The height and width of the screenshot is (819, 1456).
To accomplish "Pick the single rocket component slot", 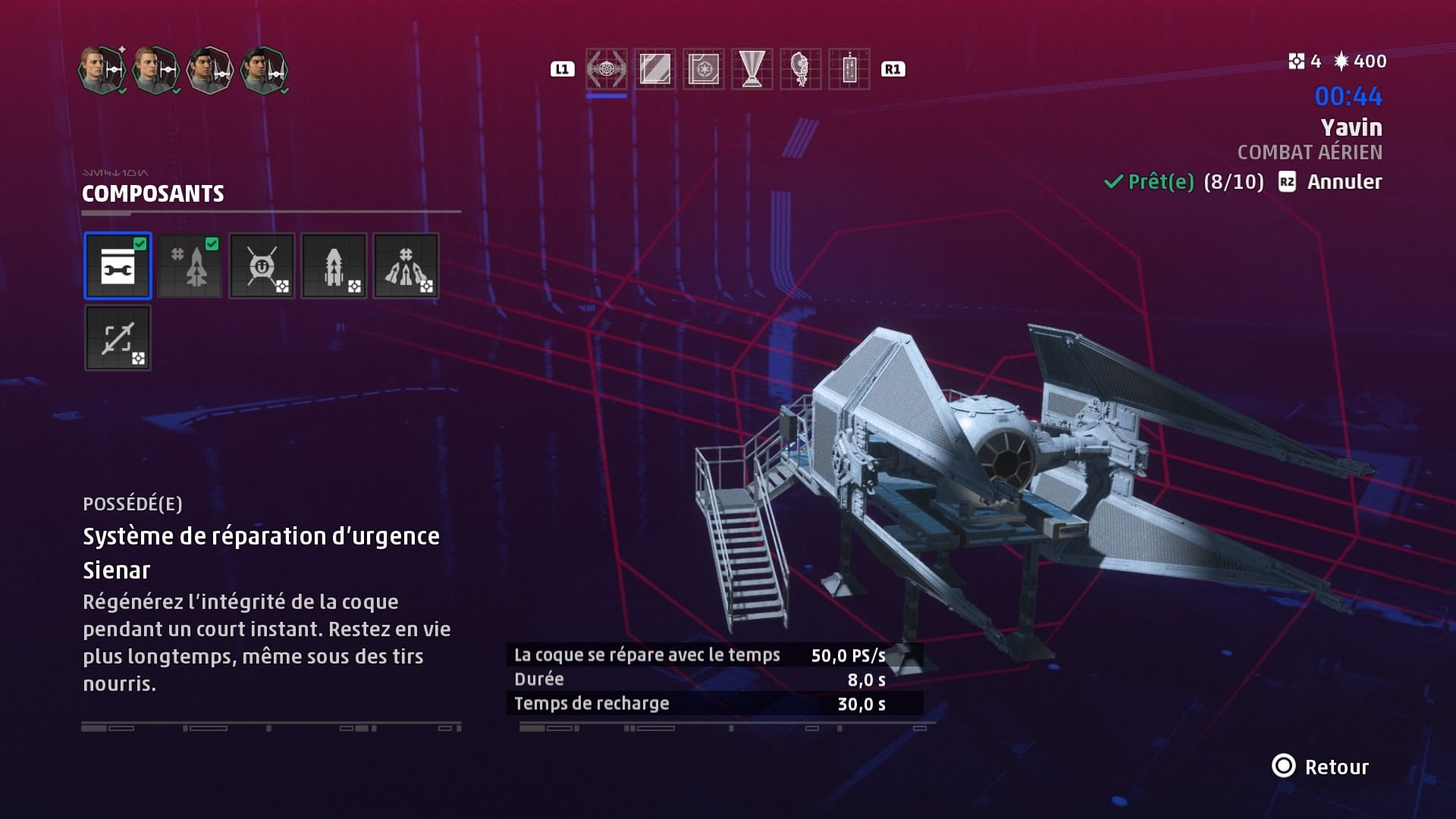I will coord(334,265).
